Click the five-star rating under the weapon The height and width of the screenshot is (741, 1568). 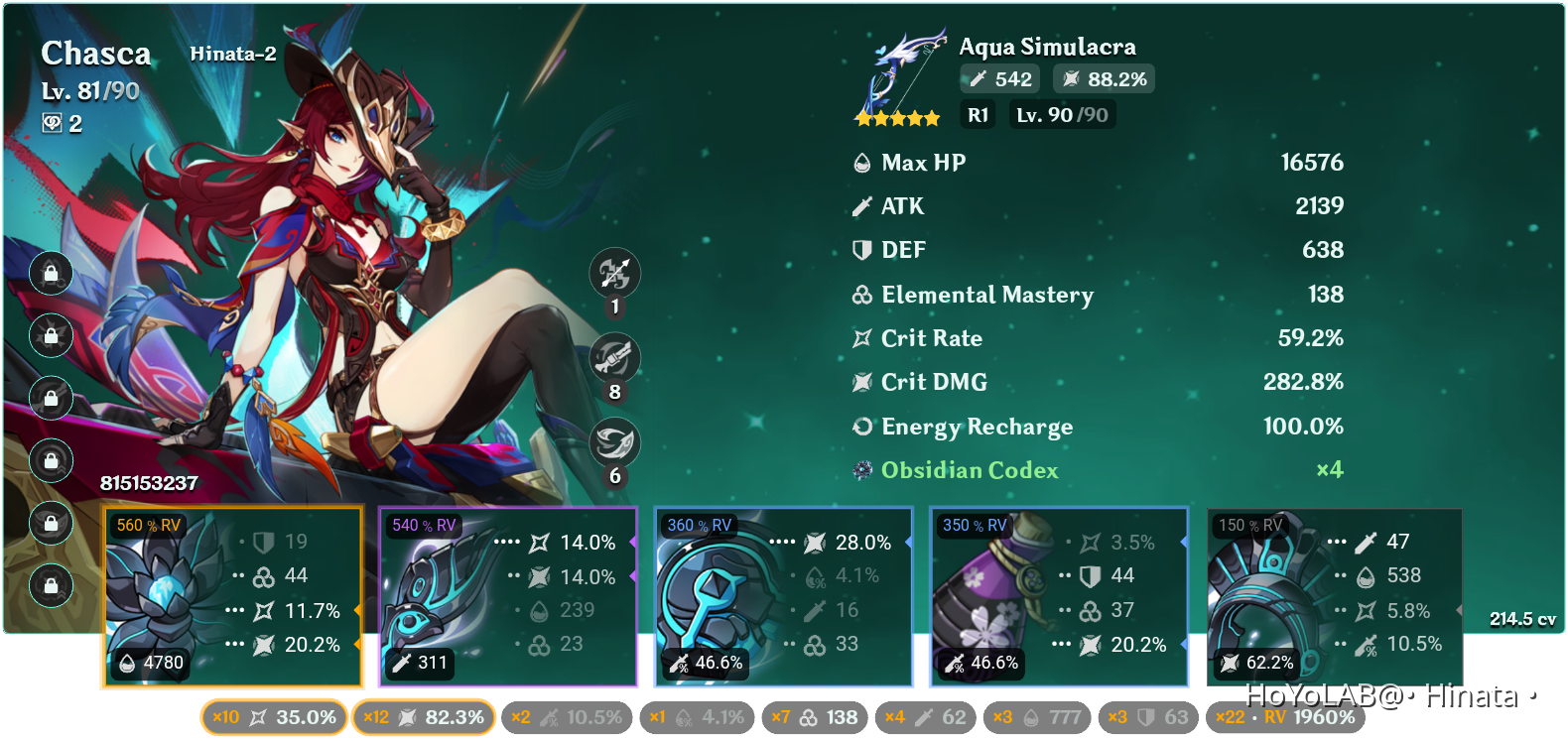pos(896,117)
